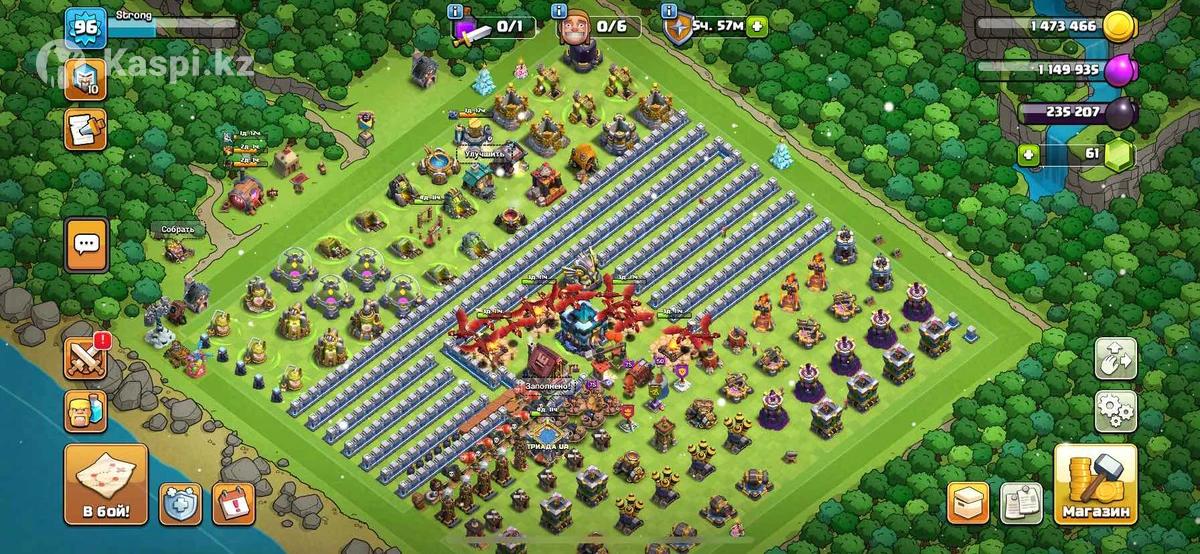The image size is (1200, 554).
Task: Click the plus beside shield timer
Action: (757, 27)
